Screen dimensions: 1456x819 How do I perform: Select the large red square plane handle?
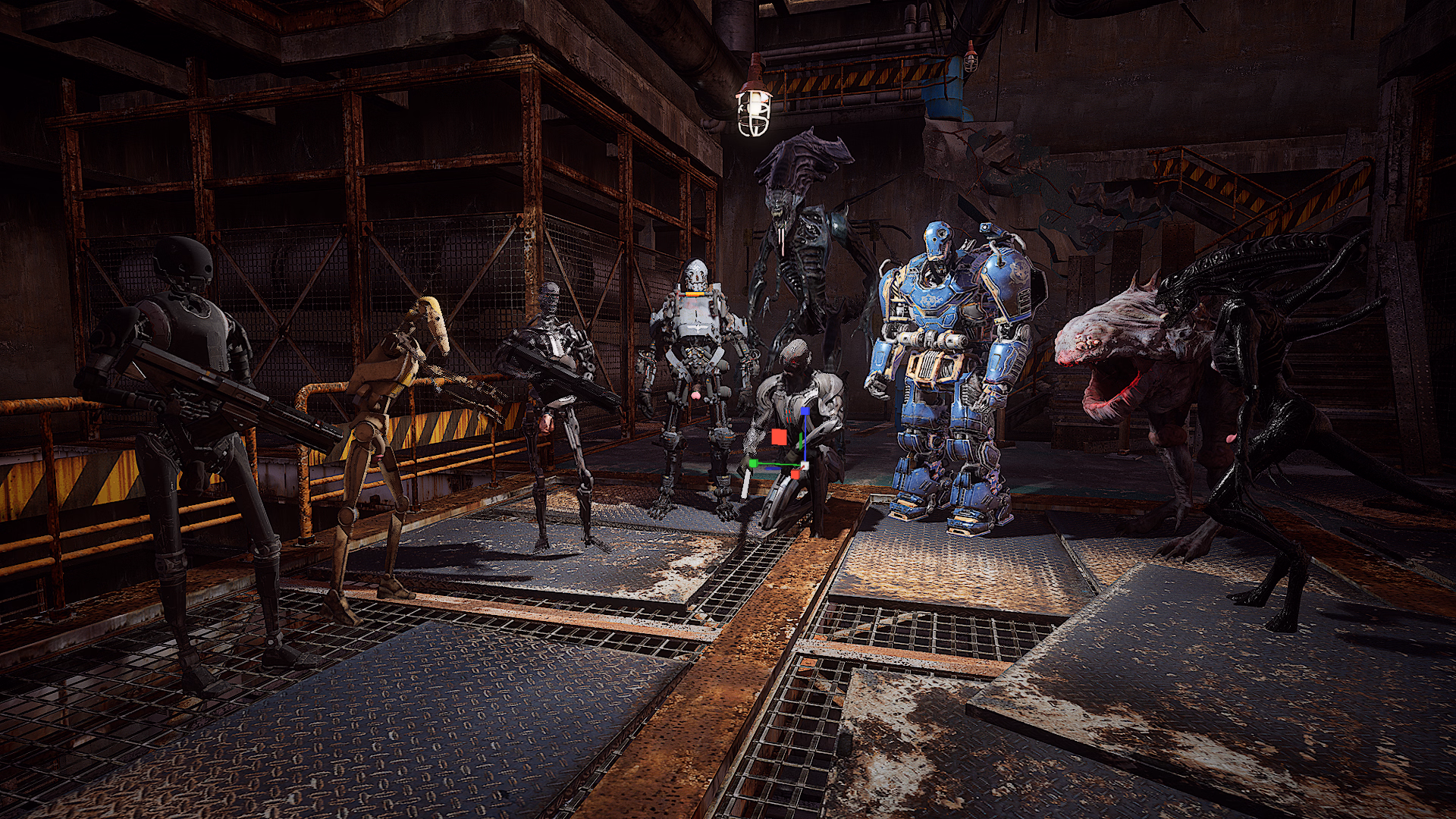pos(779,438)
